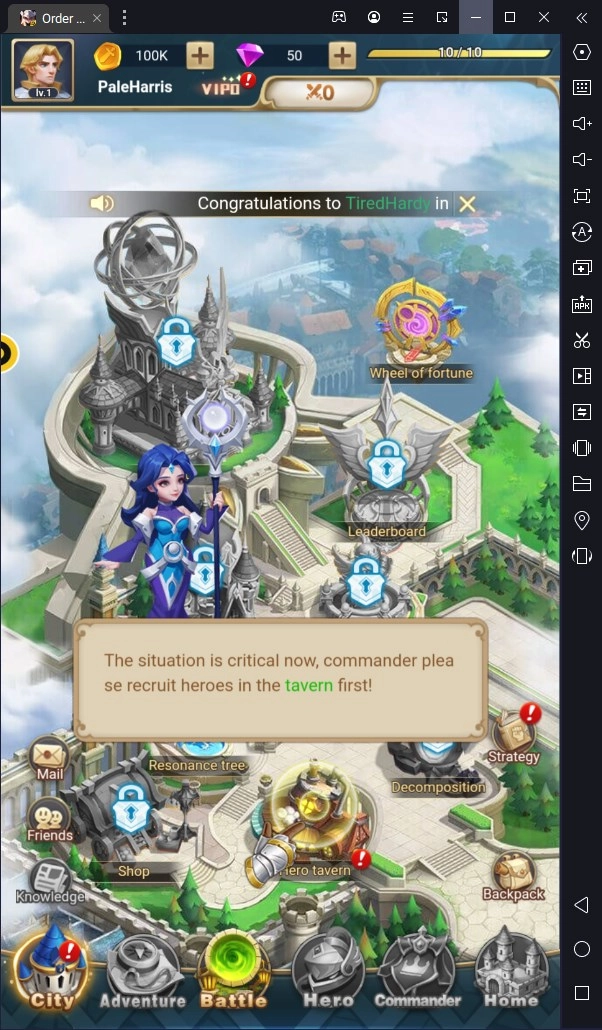The height and width of the screenshot is (1030, 602).
Task: Open the Wheel of fortune
Action: click(x=421, y=332)
